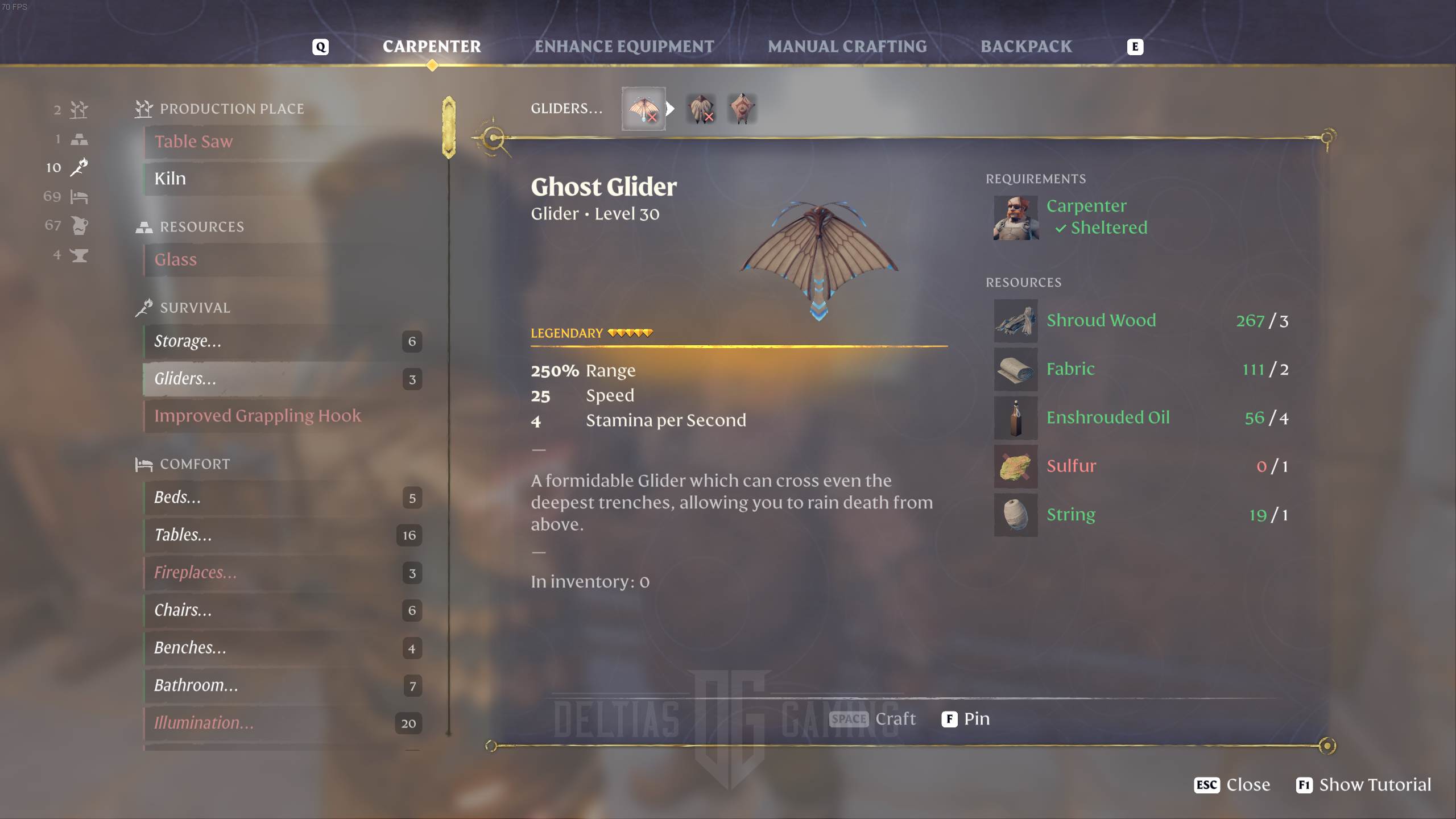Expand the Benches recipe group
Viewport: 1456px width, 819px height.
coord(190,648)
